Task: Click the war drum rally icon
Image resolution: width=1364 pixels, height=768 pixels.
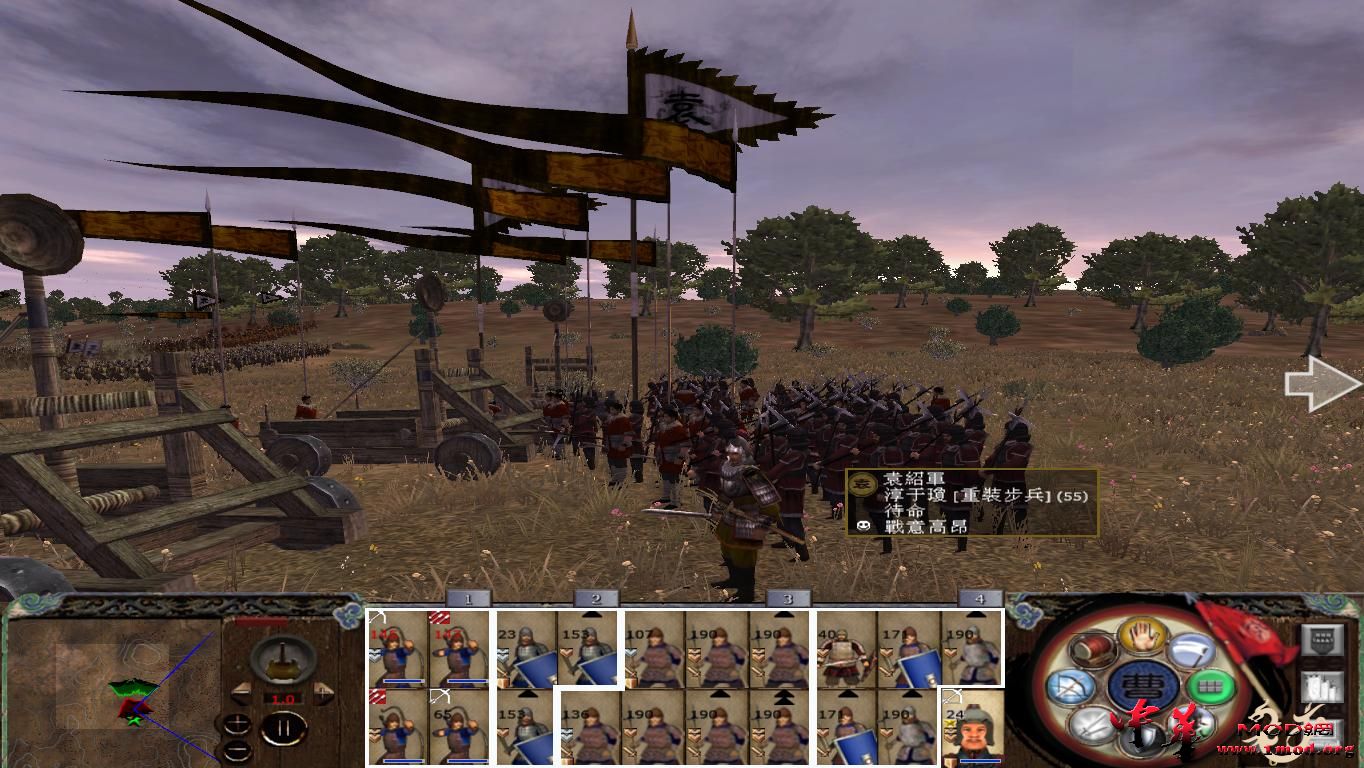Action: pyautogui.click(x=1092, y=648)
